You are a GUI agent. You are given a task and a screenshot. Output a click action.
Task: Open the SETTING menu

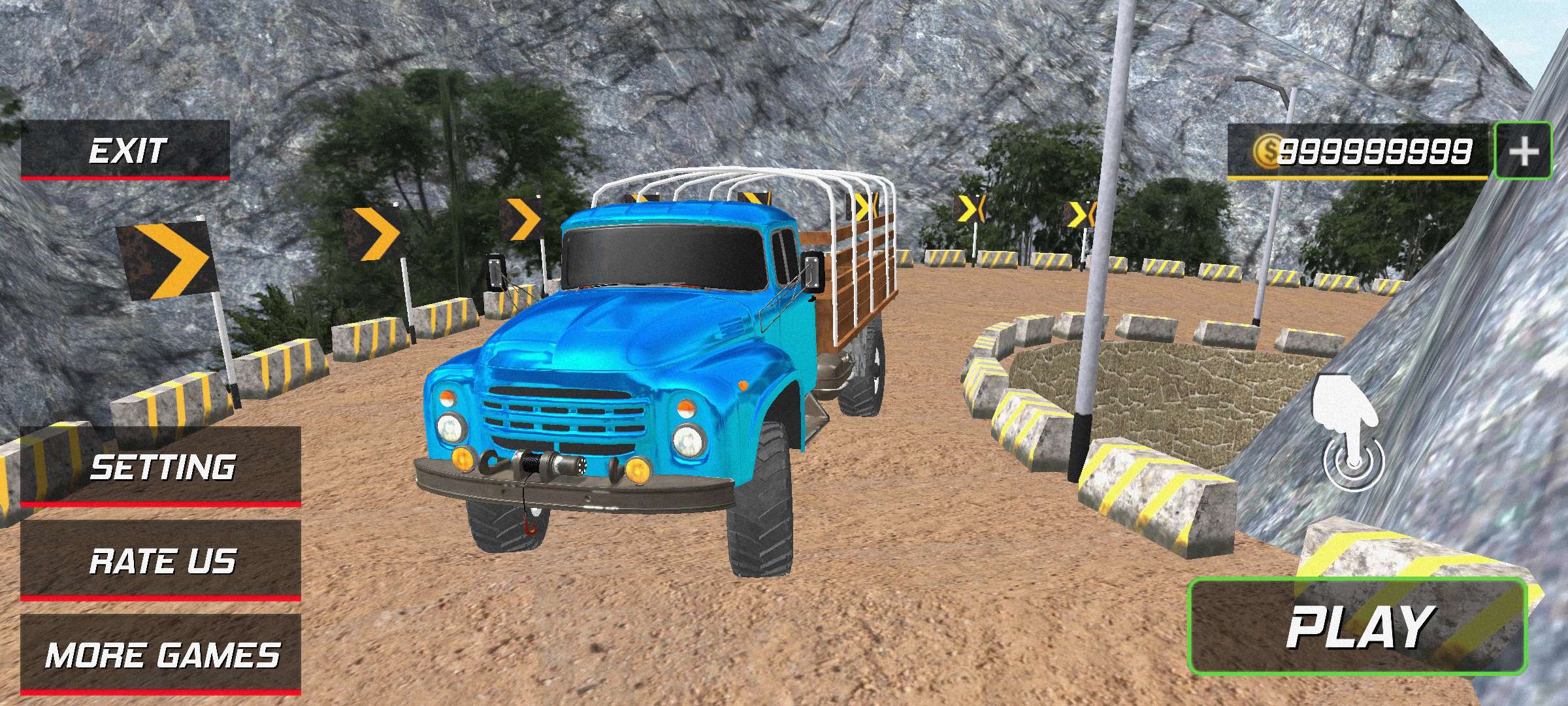(x=161, y=467)
